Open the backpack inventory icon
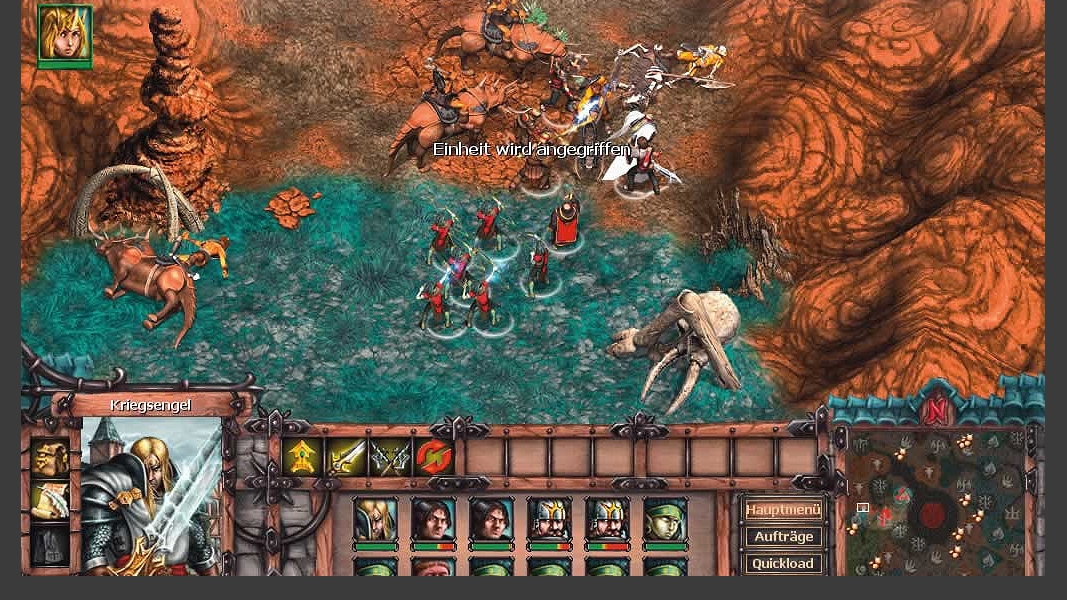 (x=50, y=457)
